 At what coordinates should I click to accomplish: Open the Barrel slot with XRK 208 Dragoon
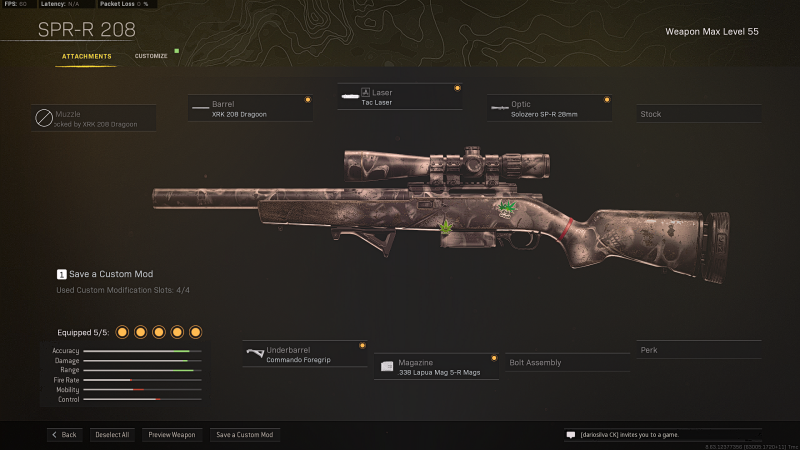pyautogui.click(x=250, y=108)
